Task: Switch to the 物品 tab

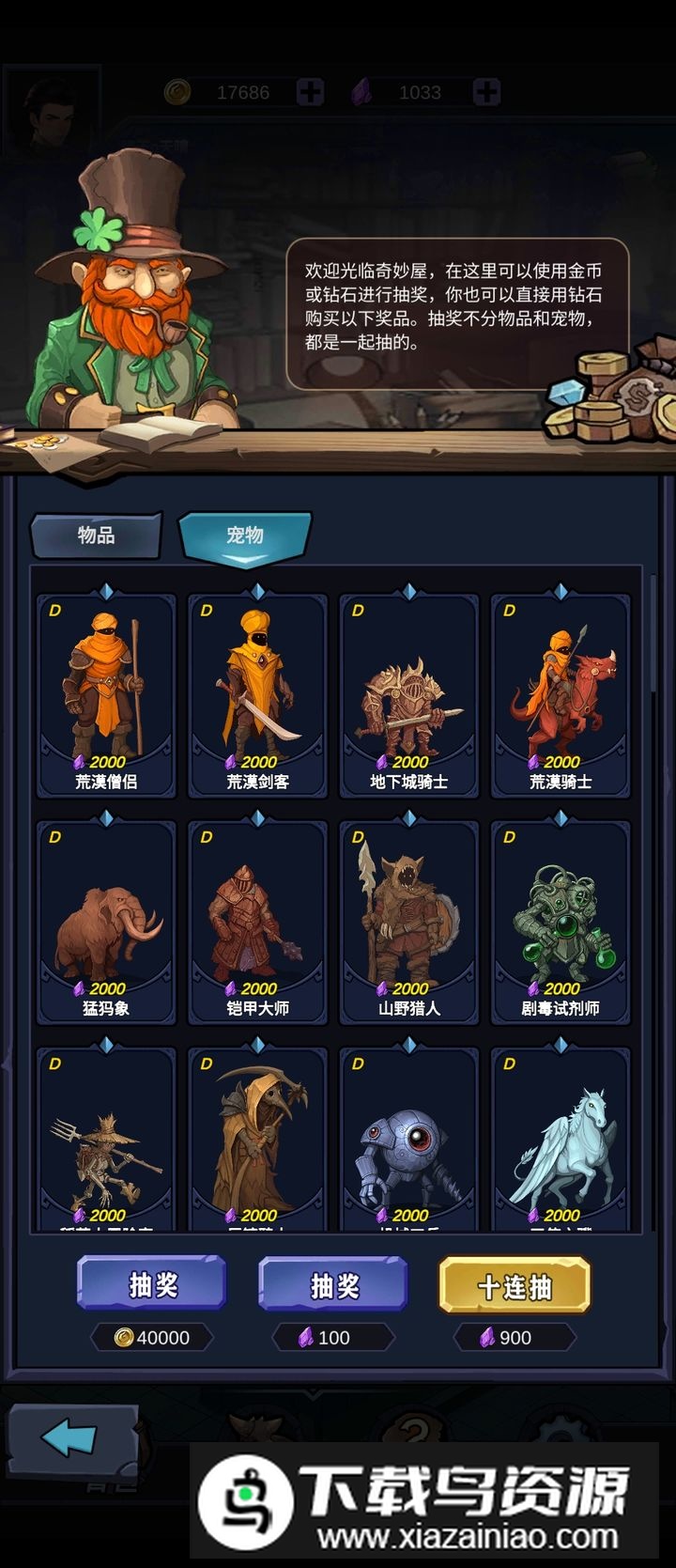Action: tap(96, 536)
